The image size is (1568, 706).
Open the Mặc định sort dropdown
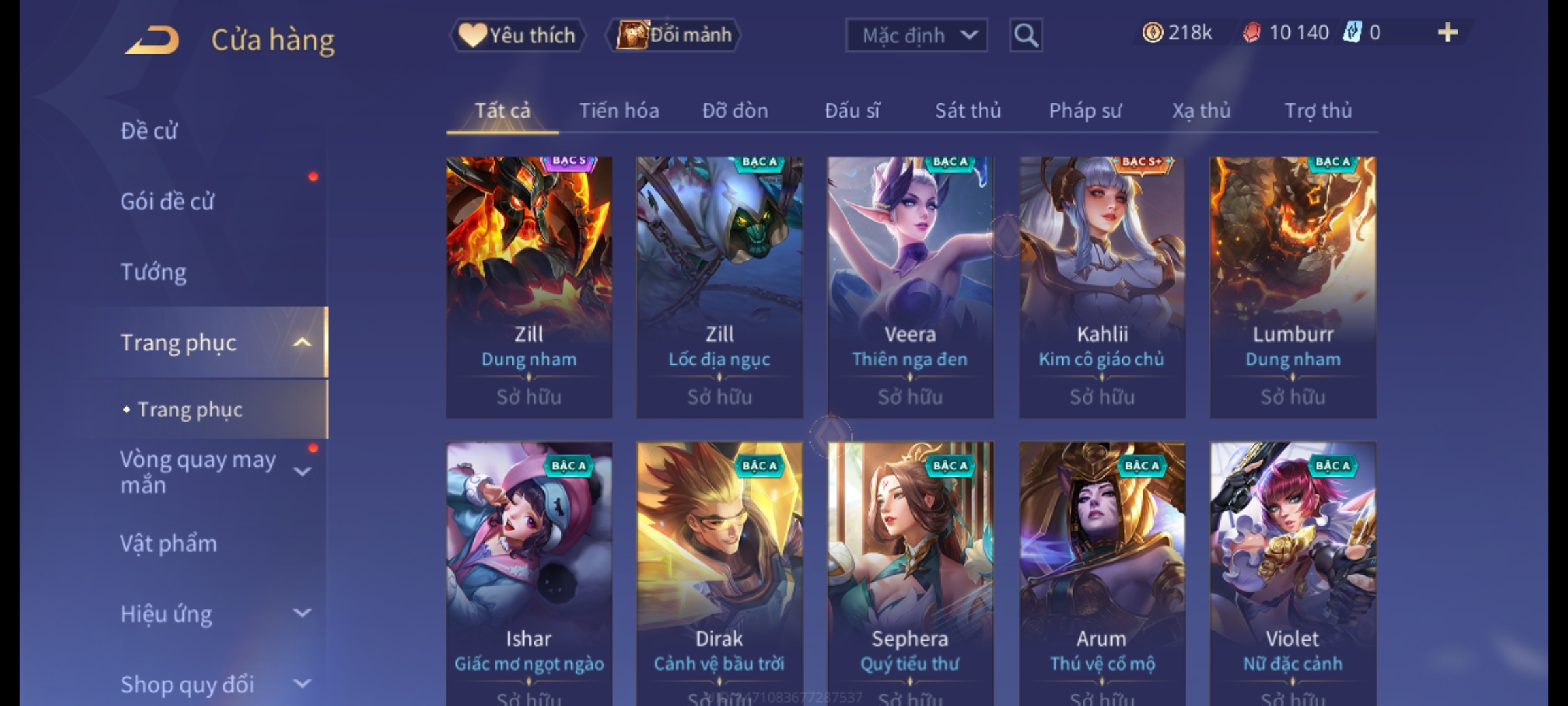(916, 35)
